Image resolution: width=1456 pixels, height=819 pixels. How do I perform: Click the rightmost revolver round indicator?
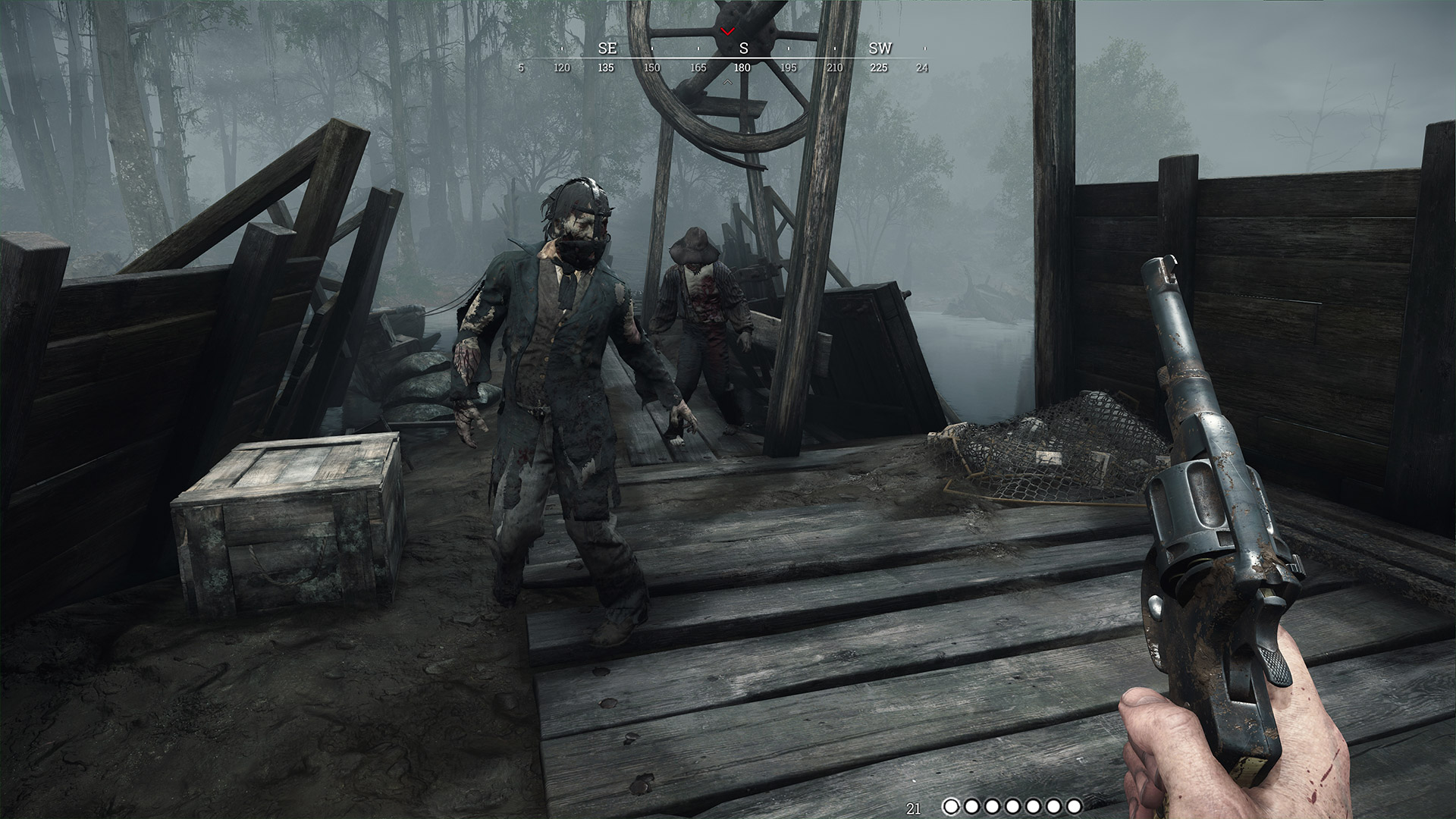tap(1074, 806)
